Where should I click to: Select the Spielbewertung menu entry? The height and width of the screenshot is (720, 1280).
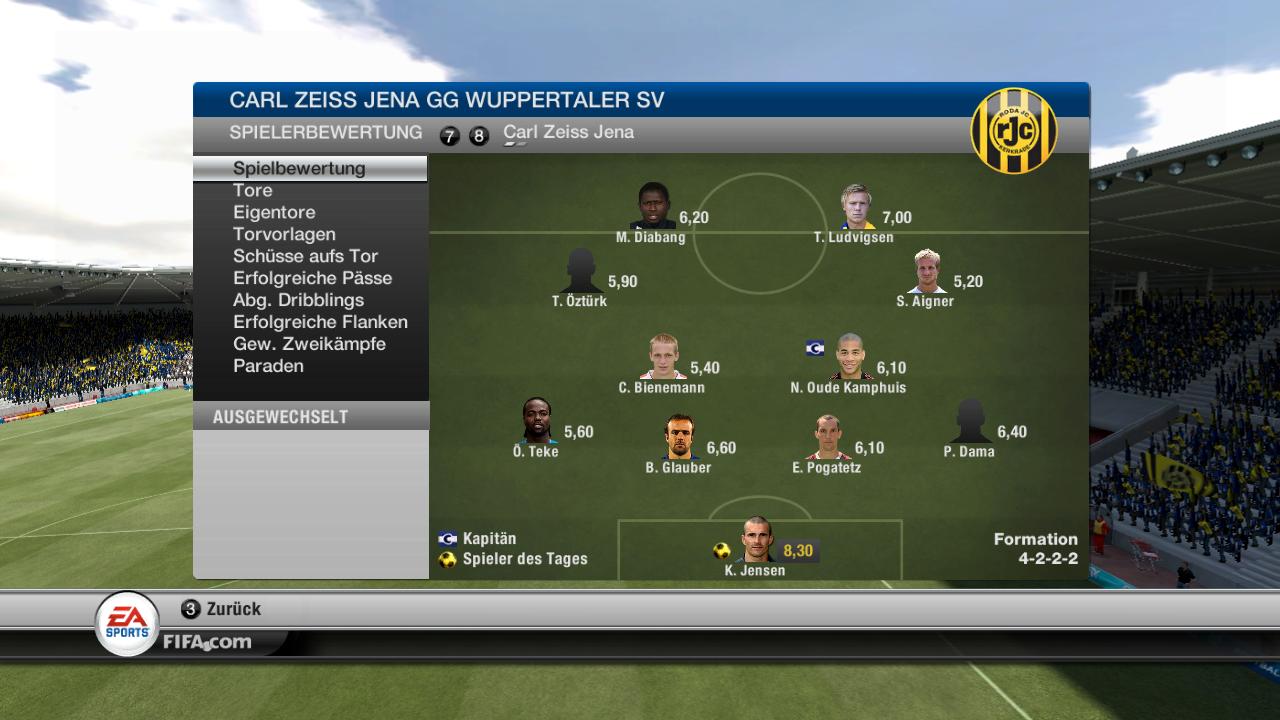299,168
